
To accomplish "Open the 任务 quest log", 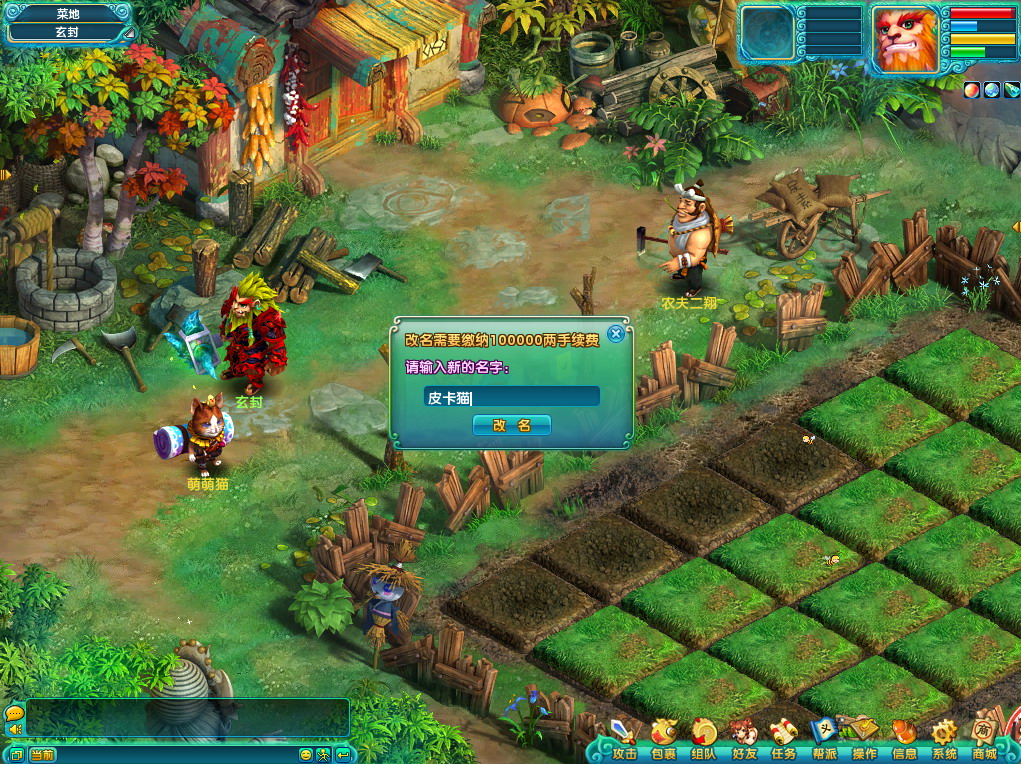I will pos(783,741).
